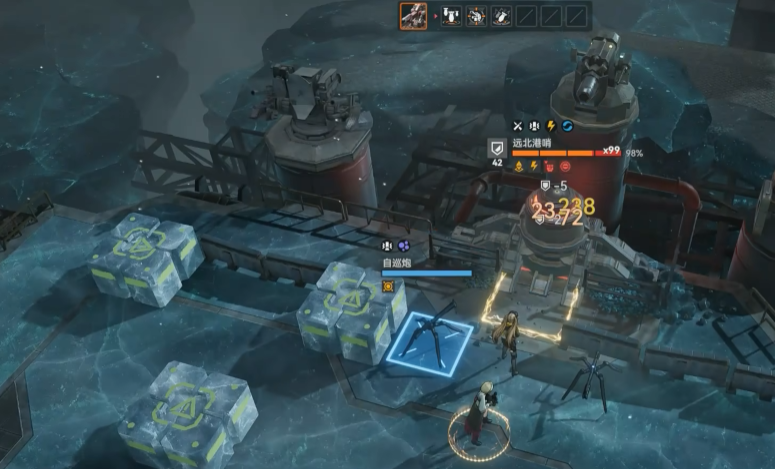Activate the single-missile burst skill icon
The height and width of the screenshot is (469, 775).
point(501,16)
